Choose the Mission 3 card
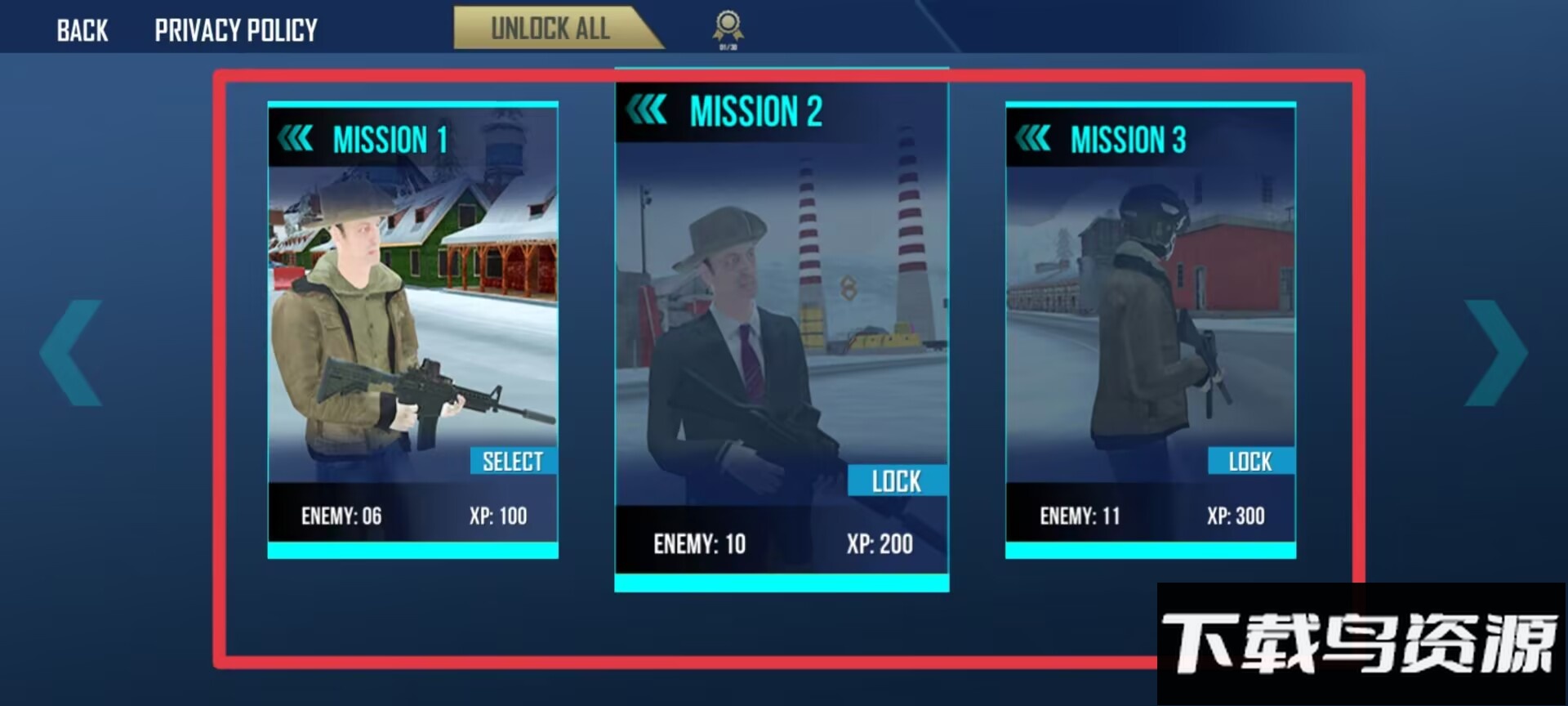Image resolution: width=1568 pixels, height=706 pixels. coord(1150,311)
